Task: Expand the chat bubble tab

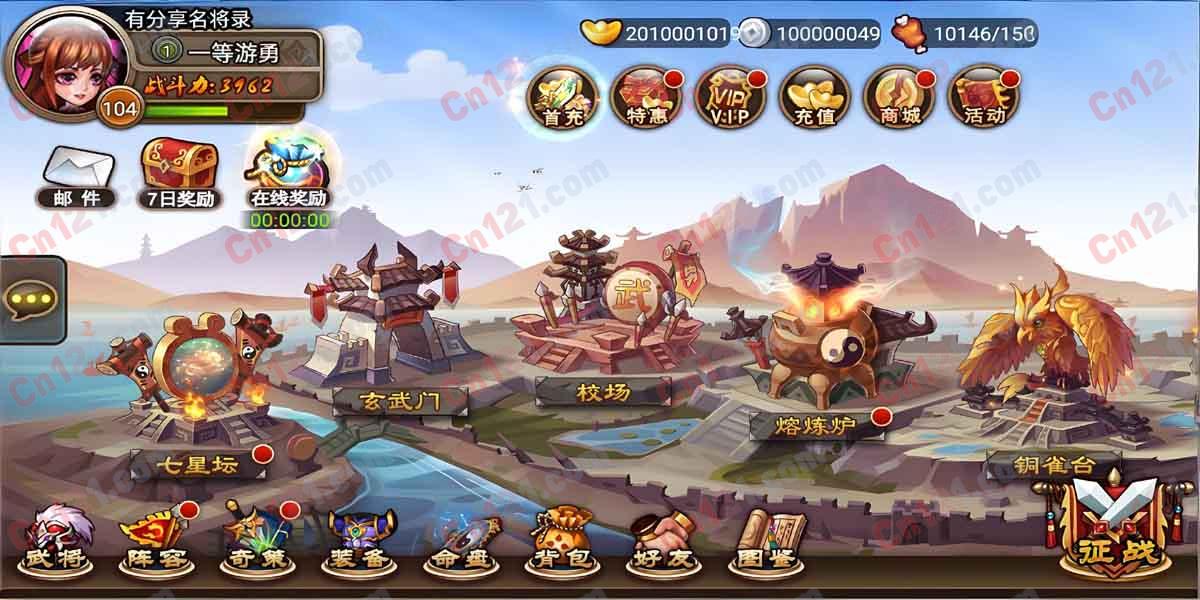Action: click(32, 299)
